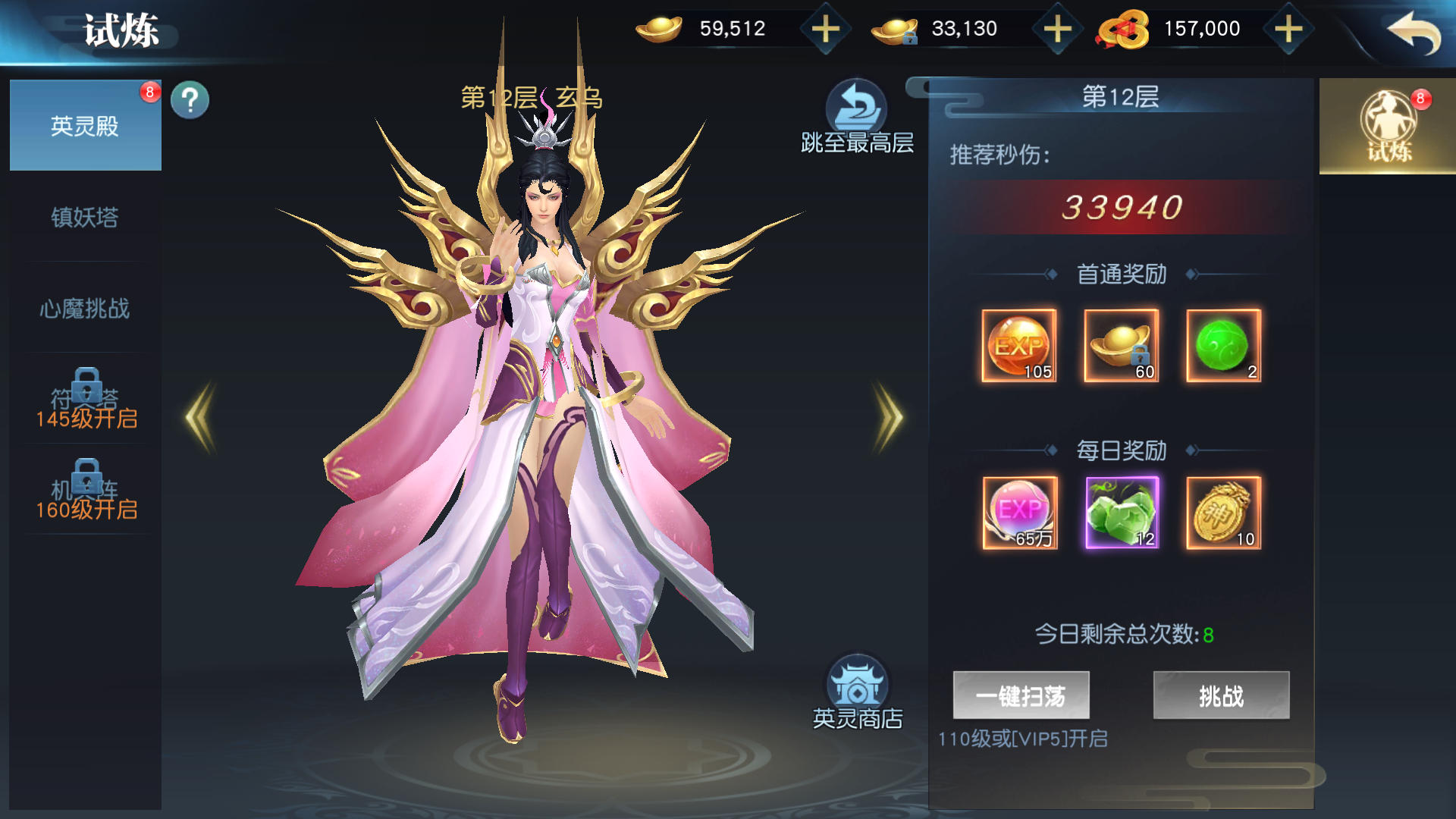Viewport: 1456px width, 819px height.
Task: Add bound ingots next to 33,130
Action: (x=1057, y=30)
